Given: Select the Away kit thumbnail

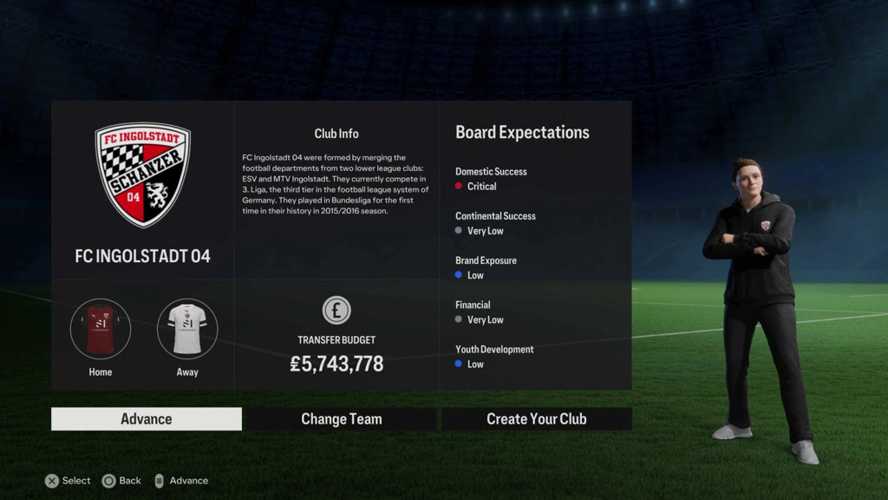Looking at the screenshot, I should (187, 329).
